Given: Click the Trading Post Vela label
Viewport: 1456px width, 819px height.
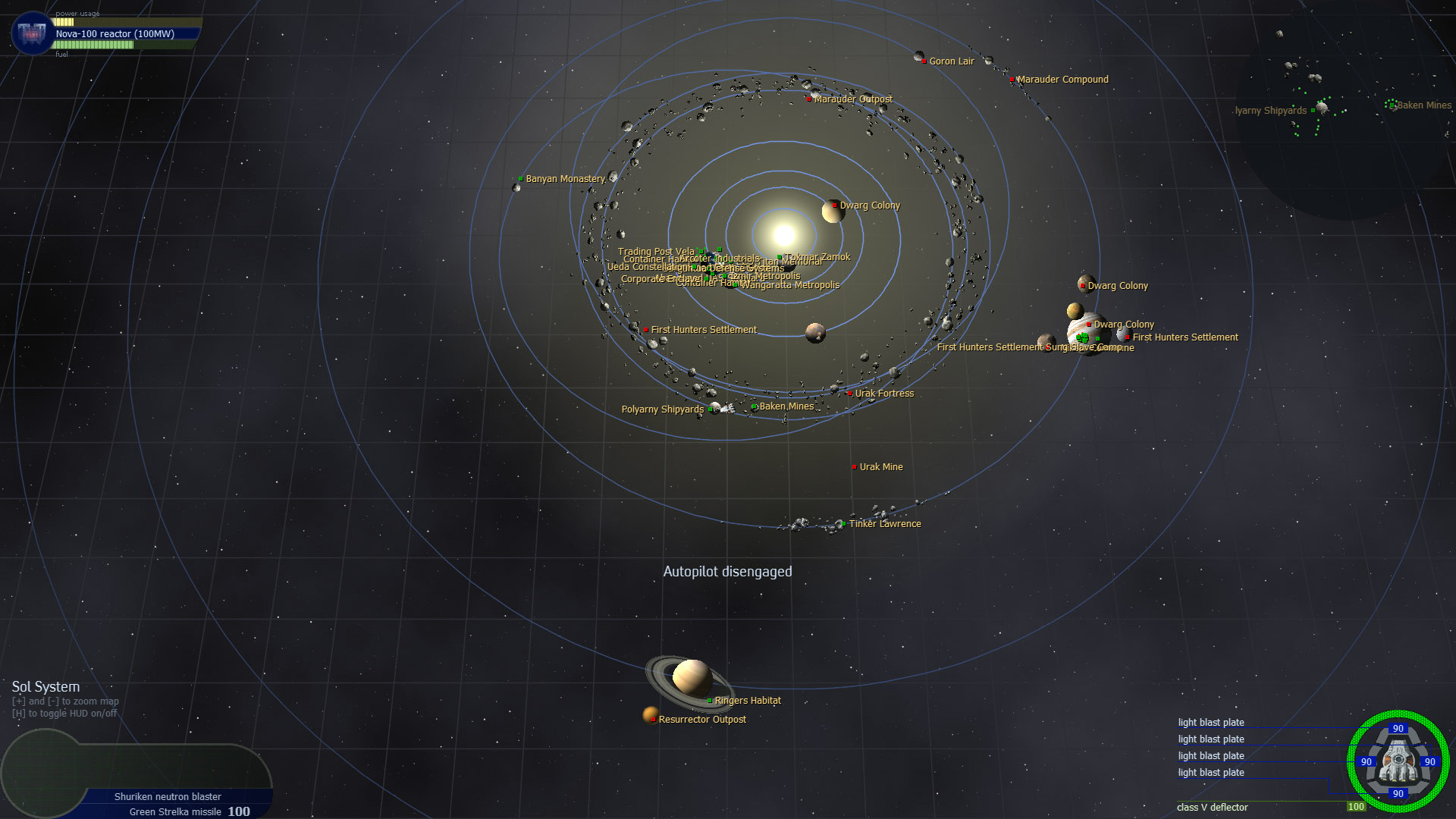Looking at the screenshot, I should tap(655, 251).
